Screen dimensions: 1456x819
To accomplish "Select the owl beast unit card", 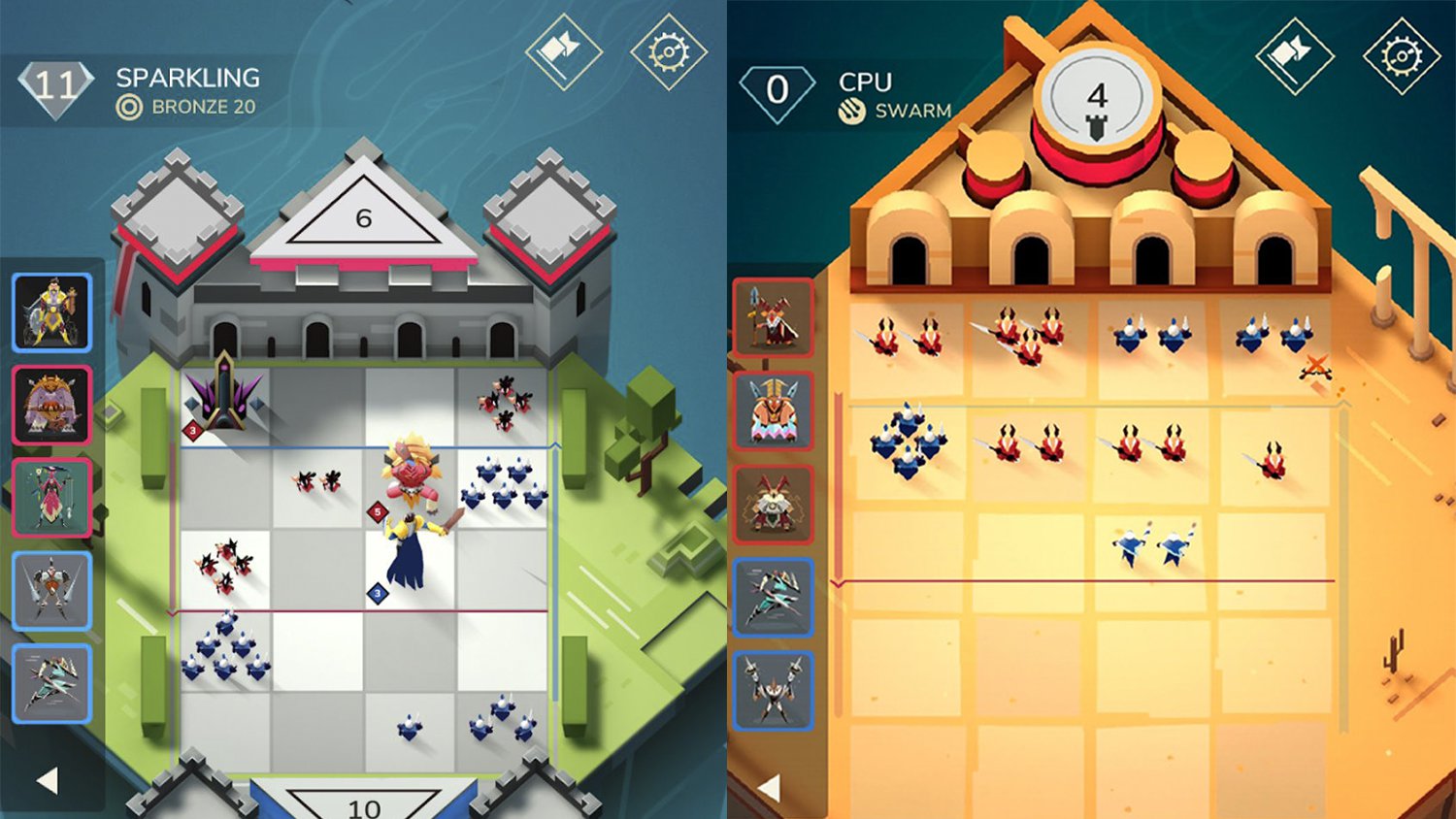I will pos(52,406).
